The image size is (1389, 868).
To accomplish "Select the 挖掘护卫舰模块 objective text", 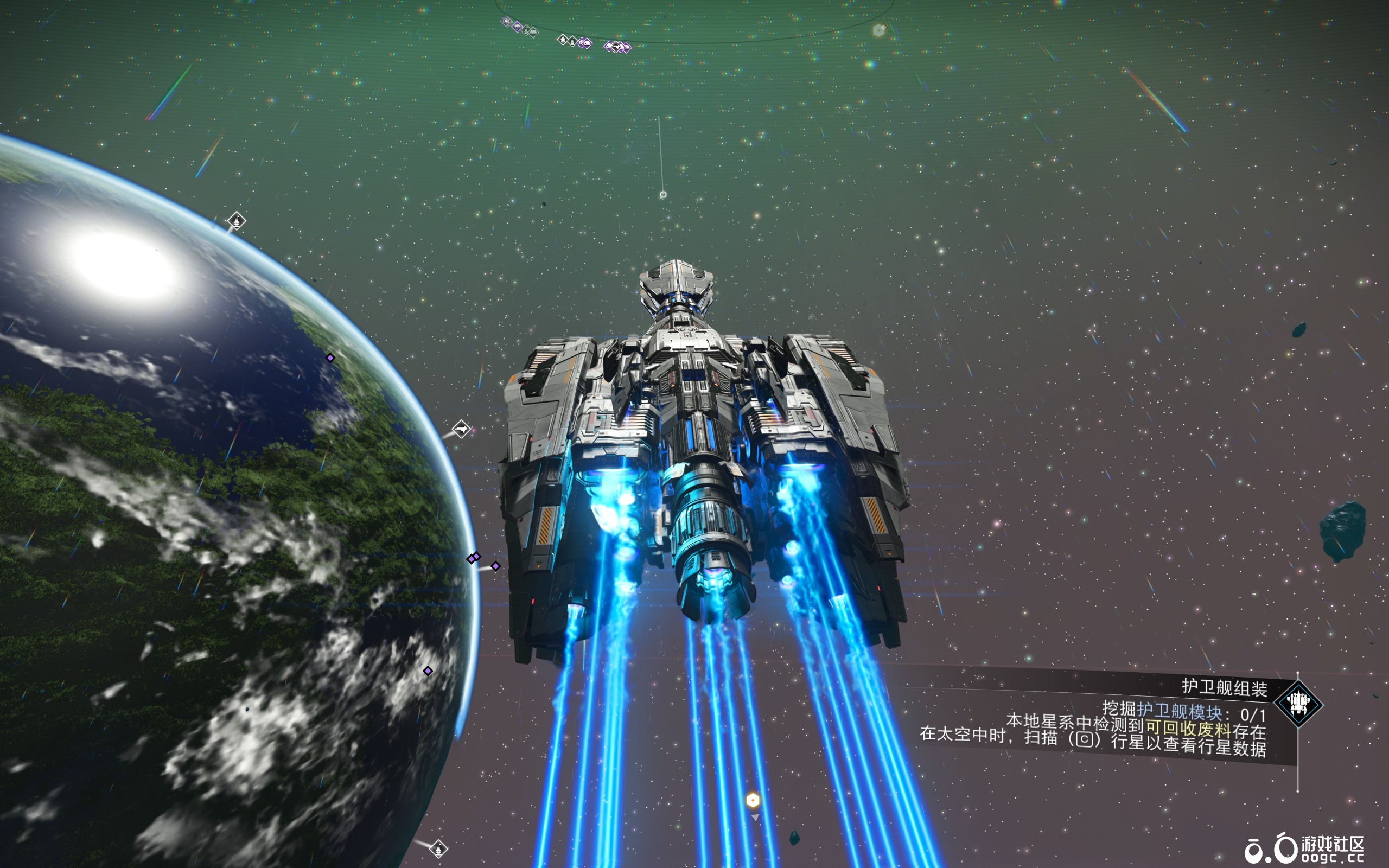I will click(1183, 712).
